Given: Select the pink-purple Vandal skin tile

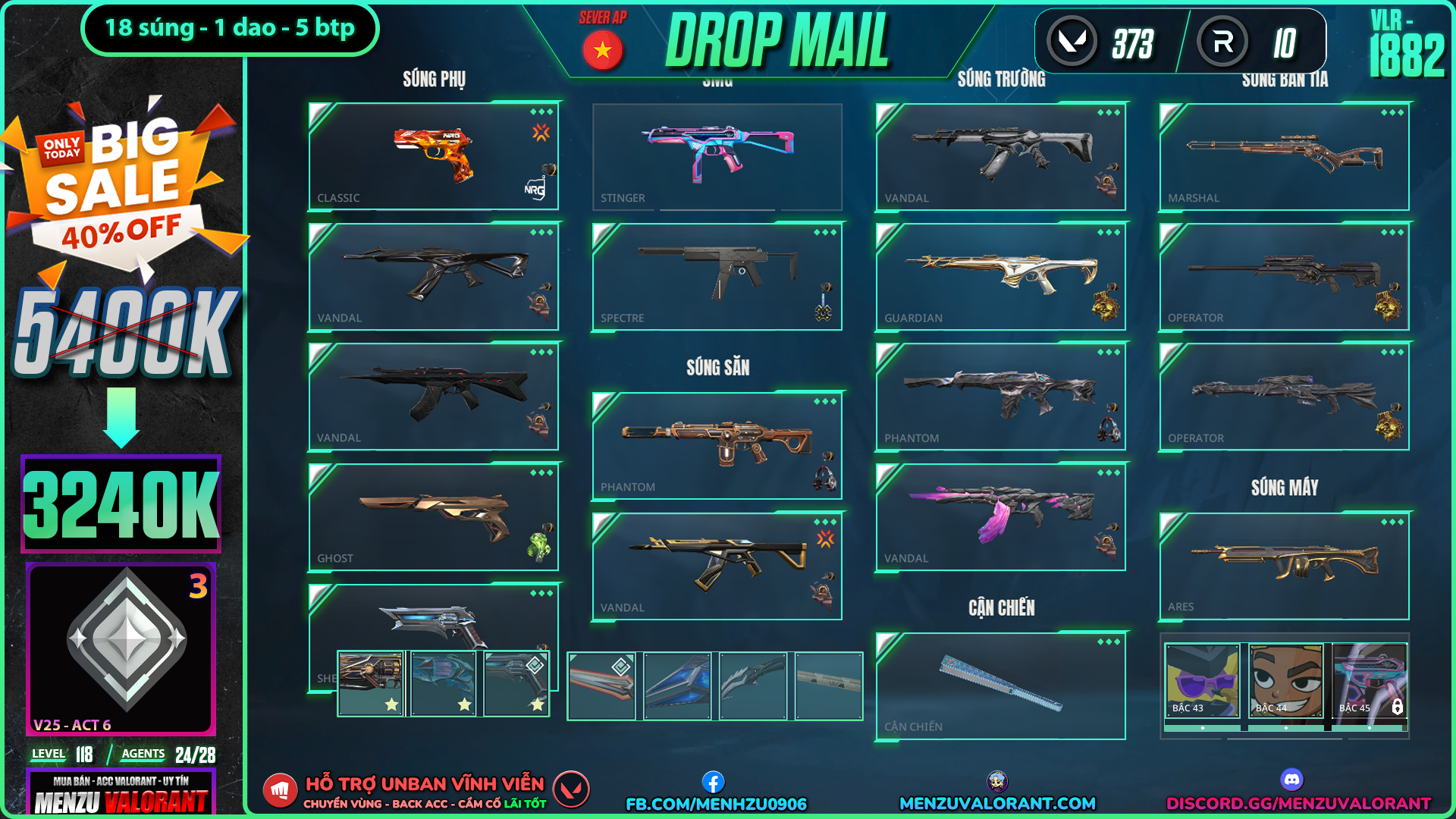Looking at the screenshot, I should click(x=1000, y=517).
